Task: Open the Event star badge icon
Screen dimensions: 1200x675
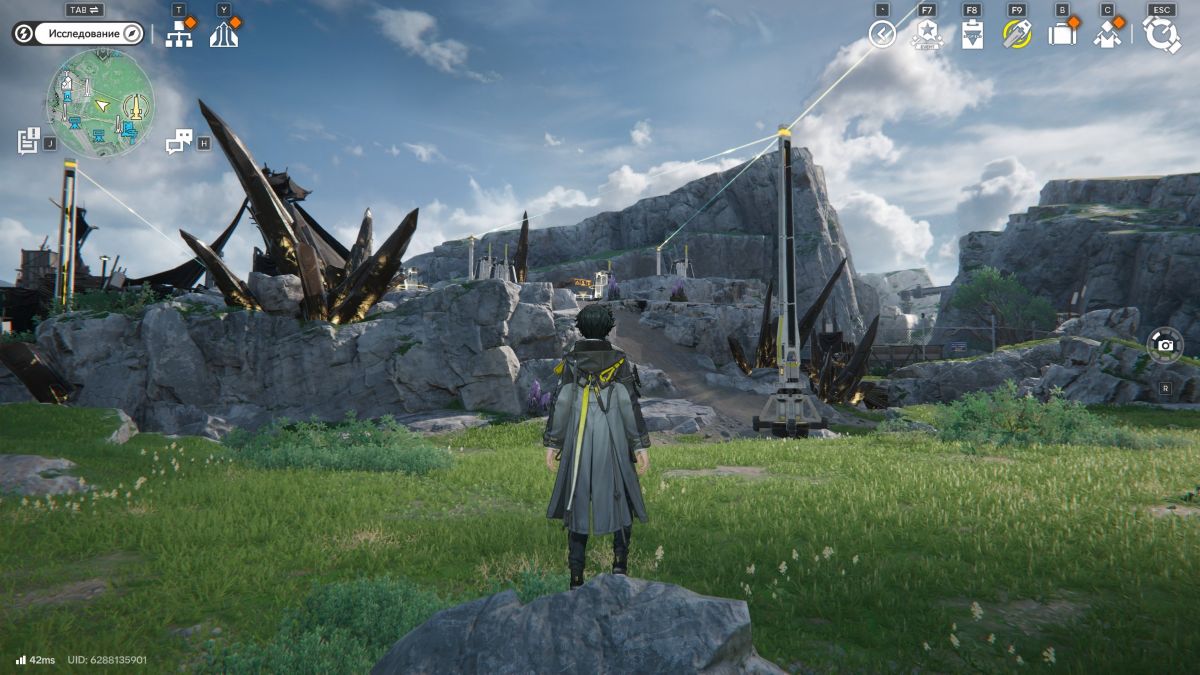Action: click(926, 34)
